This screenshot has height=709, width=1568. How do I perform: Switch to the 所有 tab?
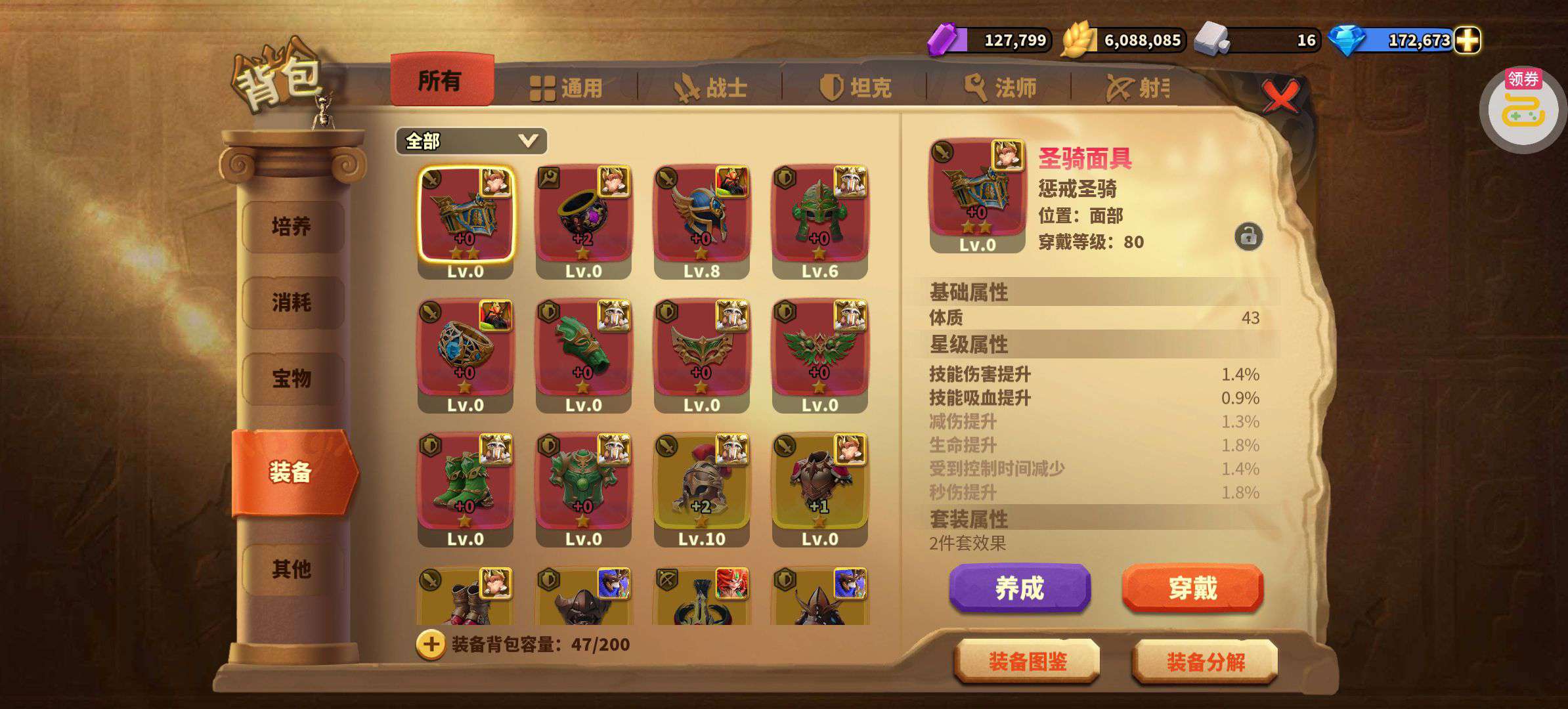pyautogui.click(x=441, y=81)
